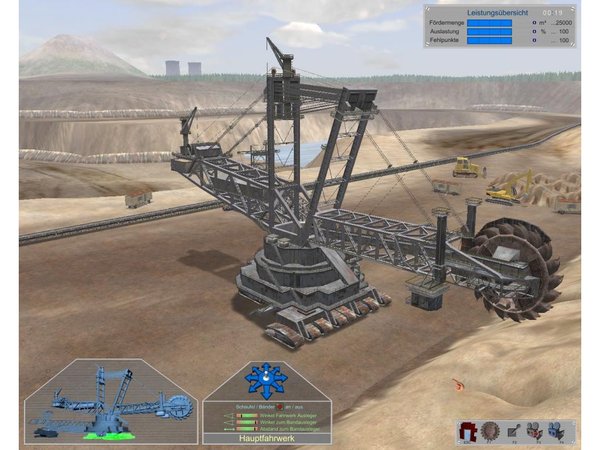The width and height of the screenshot is (600, 450).
Task: Click the blue directional arrow compass
Action: click(266, 379)
